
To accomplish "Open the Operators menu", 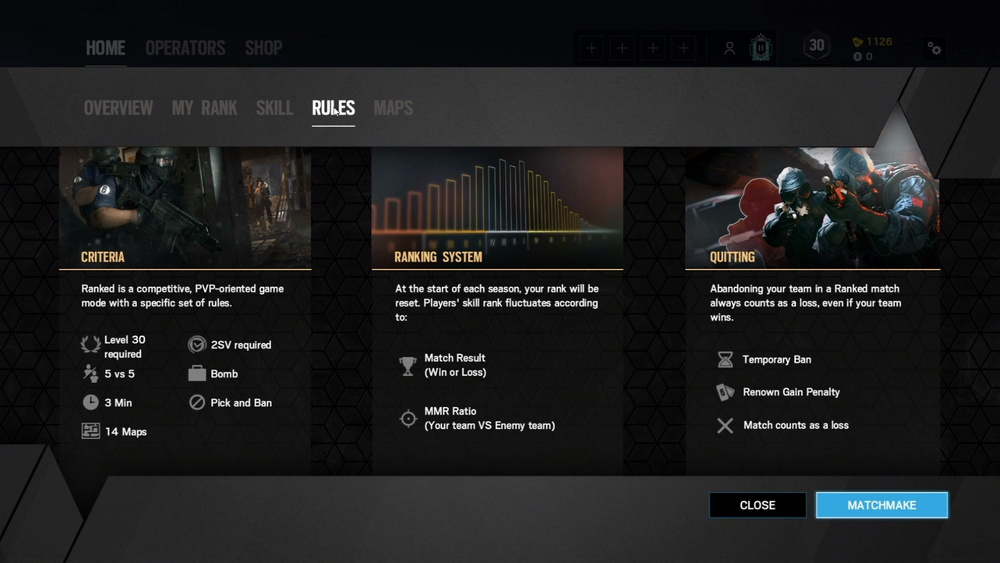I will point(185,48).
